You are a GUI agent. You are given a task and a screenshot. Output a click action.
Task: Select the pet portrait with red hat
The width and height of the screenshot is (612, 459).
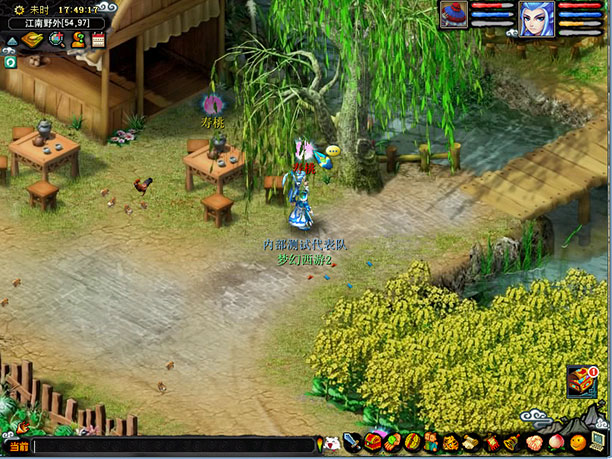(454, 16)
